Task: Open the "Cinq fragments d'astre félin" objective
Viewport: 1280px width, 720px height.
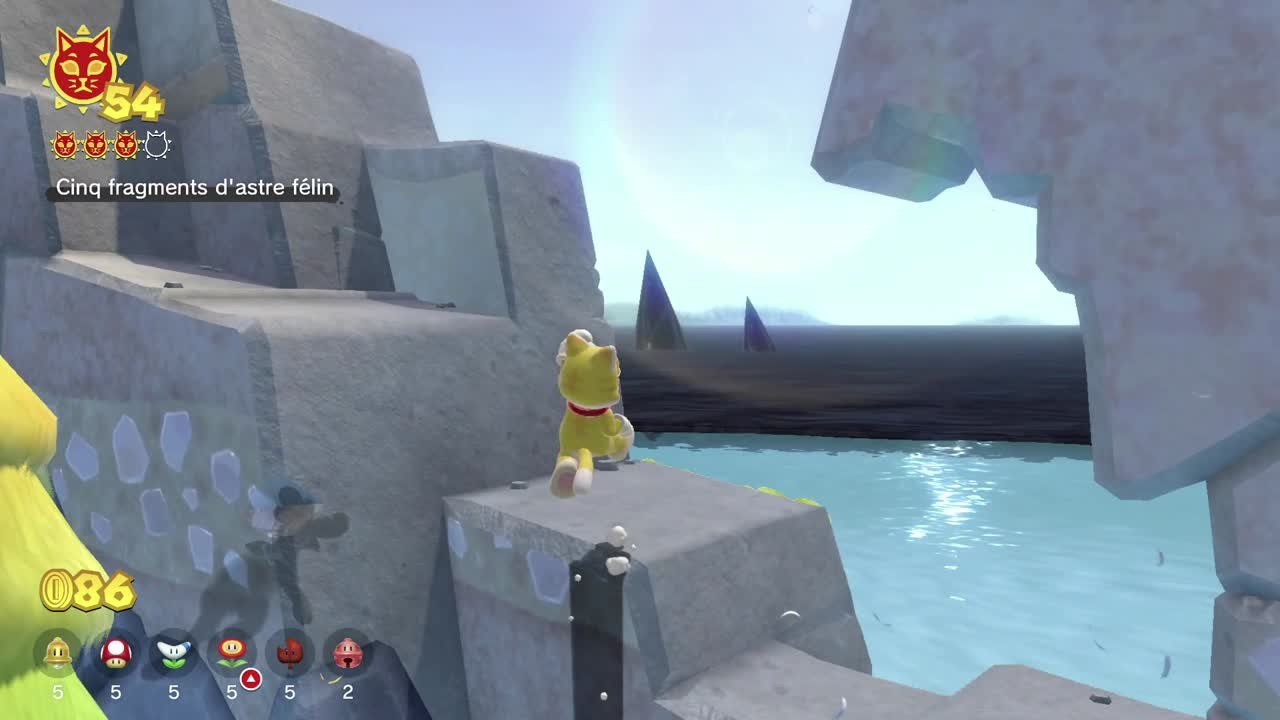Action: click(195, 188)
